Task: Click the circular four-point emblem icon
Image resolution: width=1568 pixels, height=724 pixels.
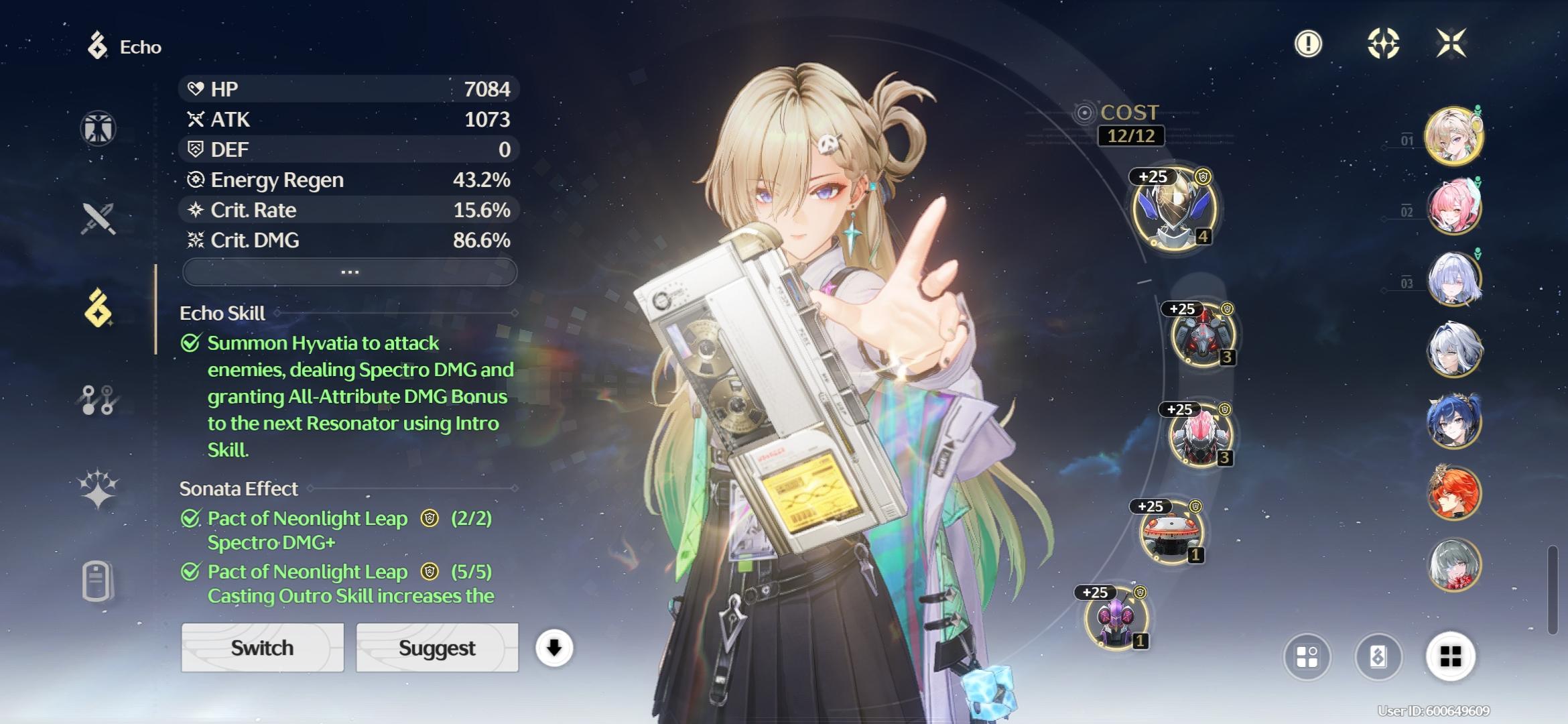Action: [x=1382, y=44]
